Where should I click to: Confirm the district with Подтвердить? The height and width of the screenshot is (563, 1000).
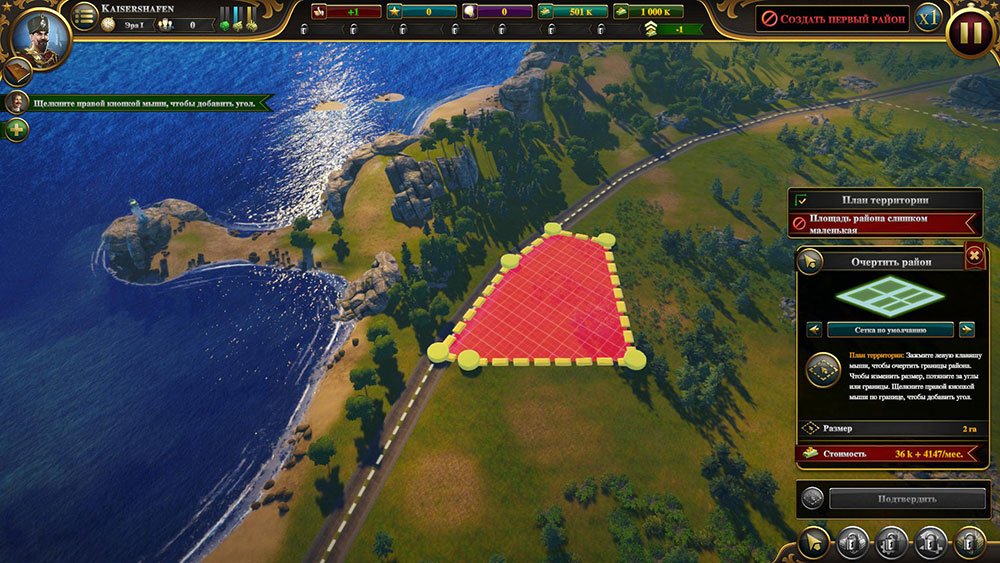898,498
